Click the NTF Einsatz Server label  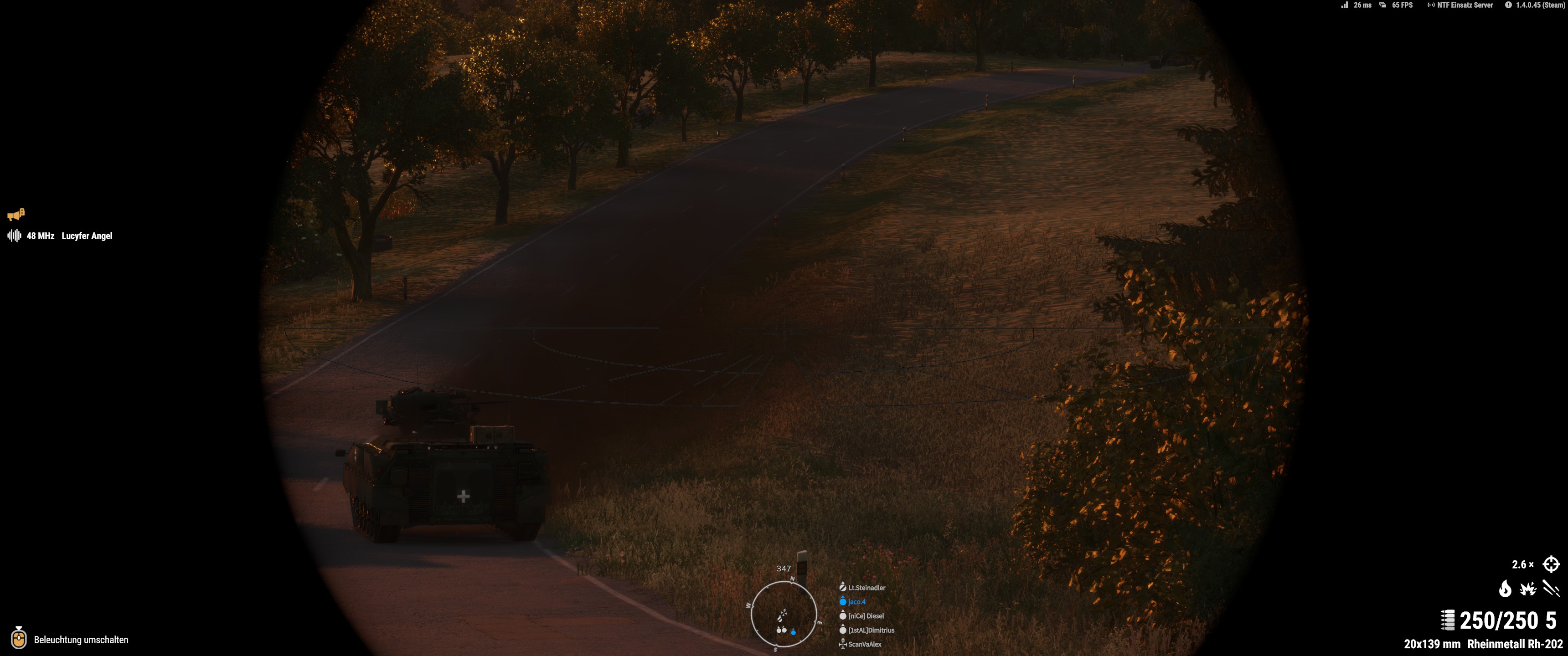coord(1465,5)
